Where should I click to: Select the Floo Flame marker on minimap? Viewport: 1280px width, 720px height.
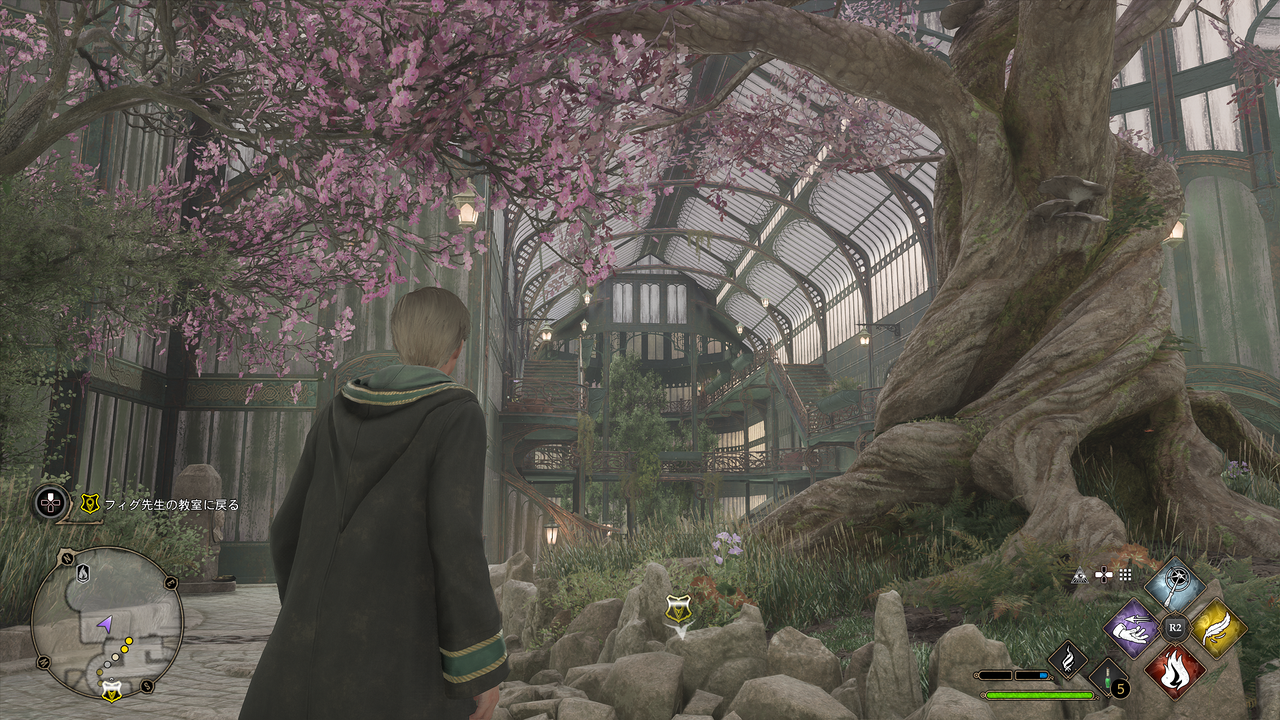click(83, 572)
